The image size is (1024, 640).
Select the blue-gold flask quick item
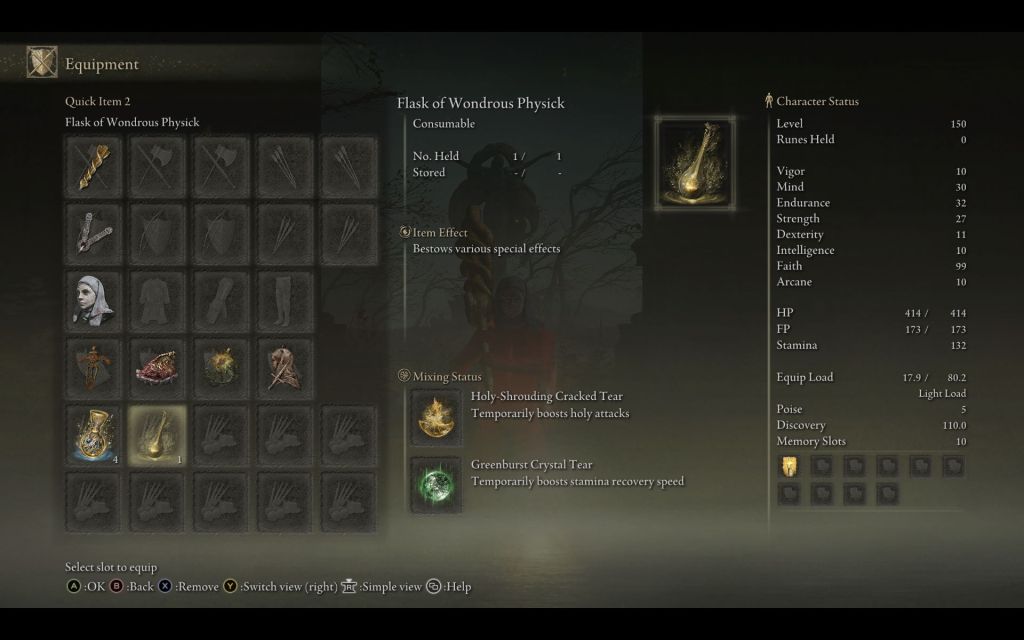[94, 434]
